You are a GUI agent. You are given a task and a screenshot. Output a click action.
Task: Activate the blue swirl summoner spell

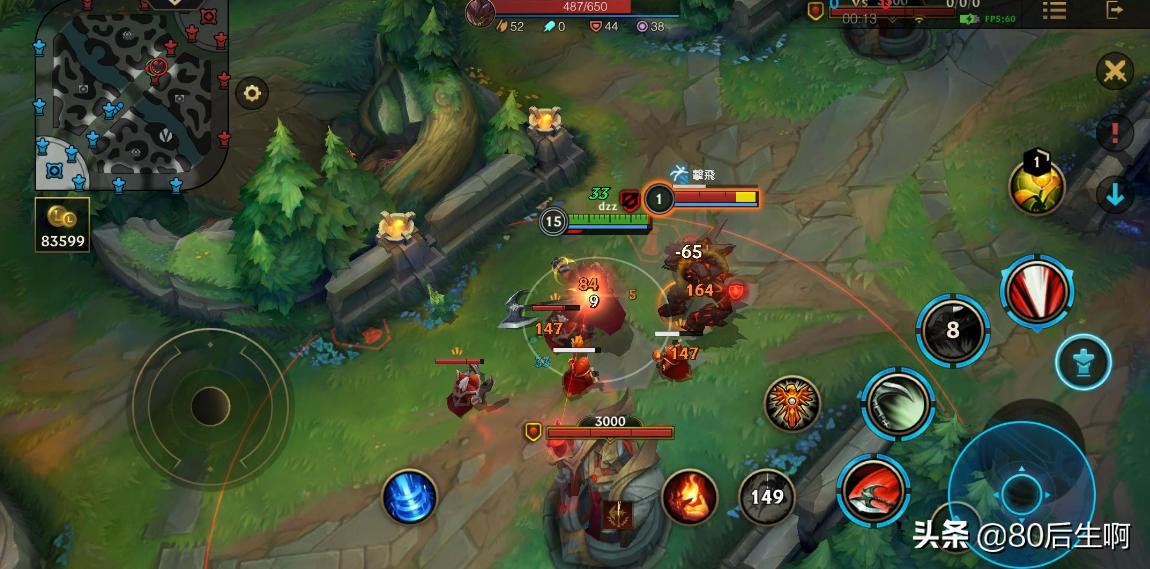(x=410, y=497)
